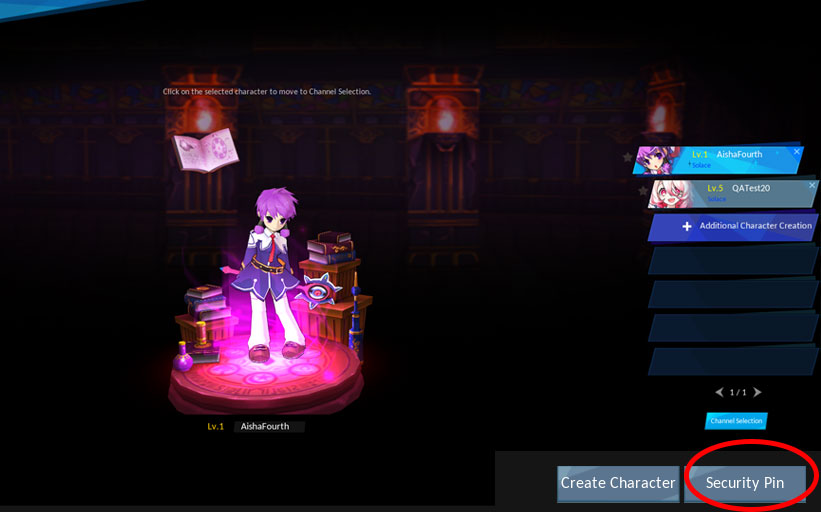
Task: Delete AishaFourth using its X button
Action: tap(797, 152)
